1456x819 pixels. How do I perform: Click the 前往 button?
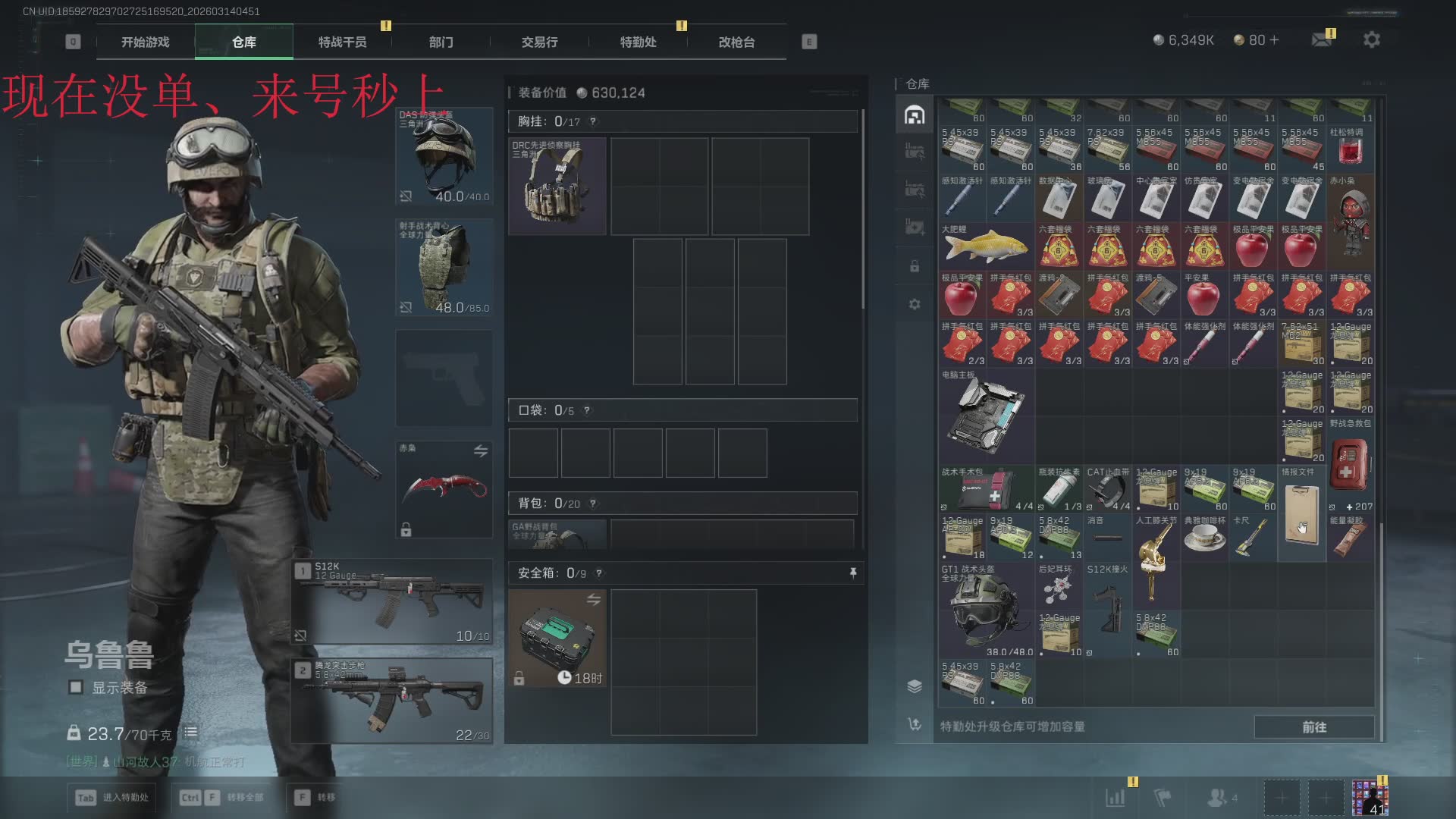tap(1313, 726)
